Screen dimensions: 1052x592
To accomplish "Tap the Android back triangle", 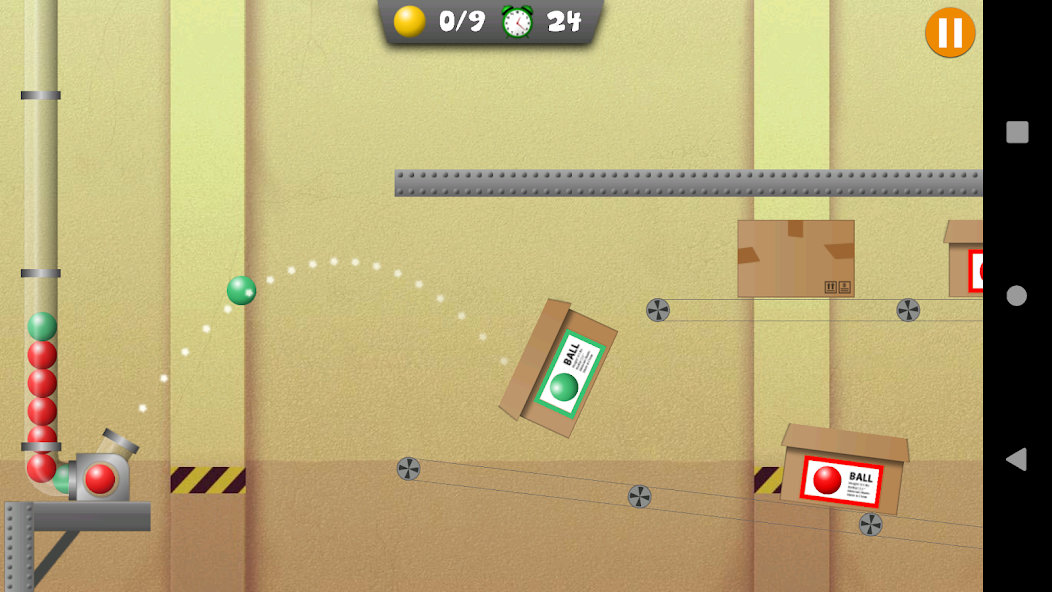I will pyautogui.click(x=1016, y=459).
